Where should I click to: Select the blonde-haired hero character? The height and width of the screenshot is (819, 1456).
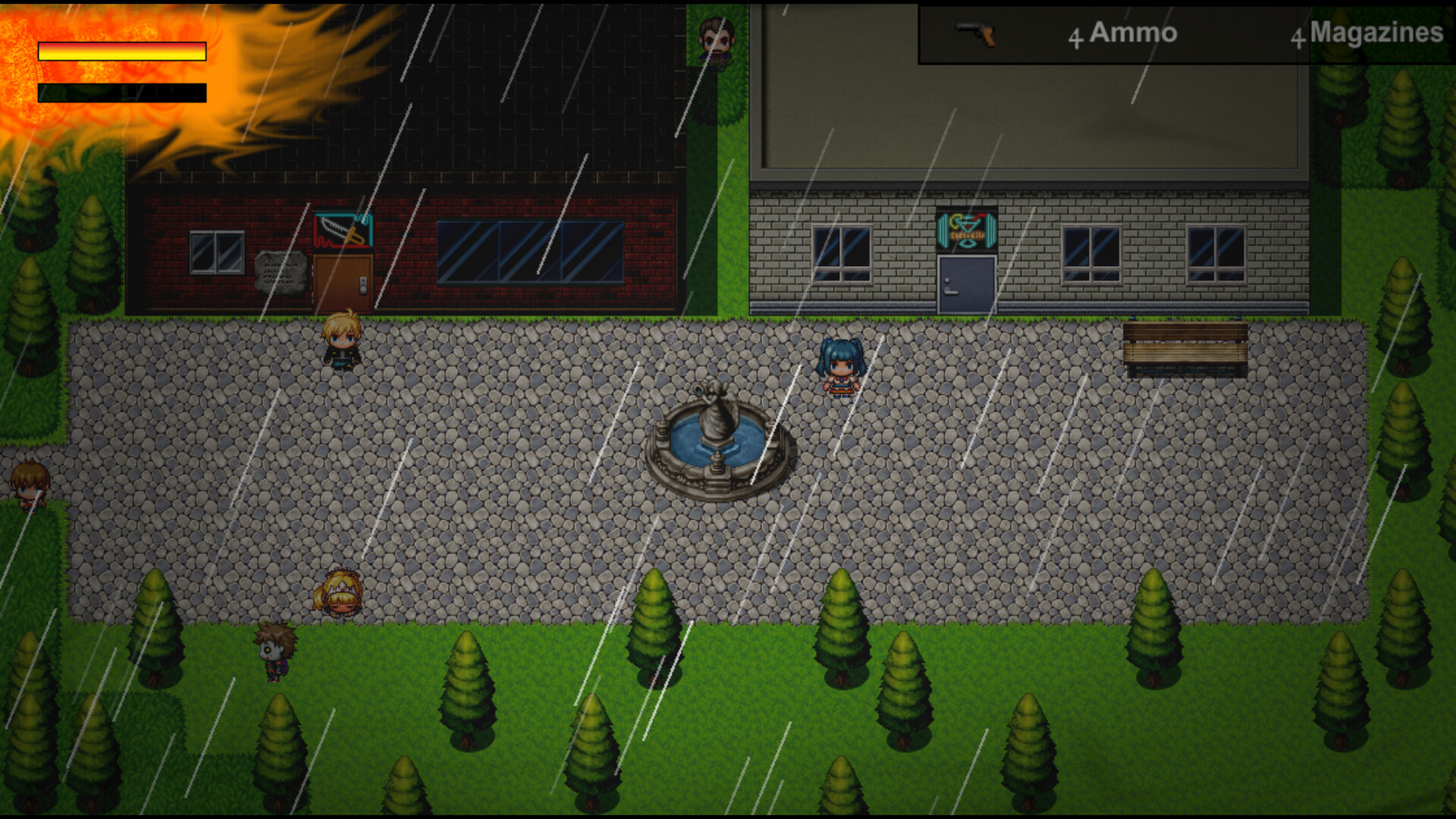341,341
